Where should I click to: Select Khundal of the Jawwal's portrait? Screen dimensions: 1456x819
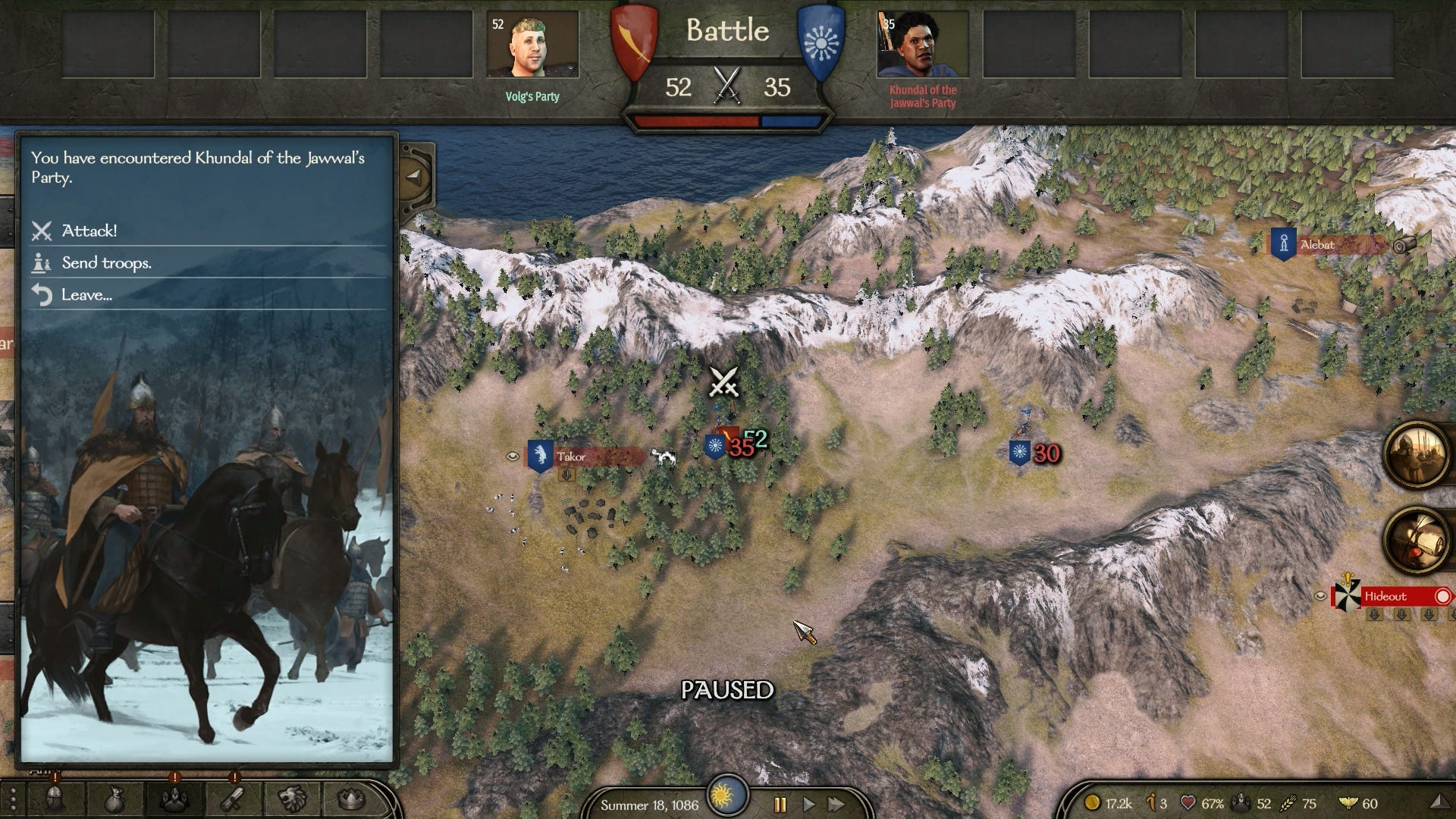coord(922,44)
